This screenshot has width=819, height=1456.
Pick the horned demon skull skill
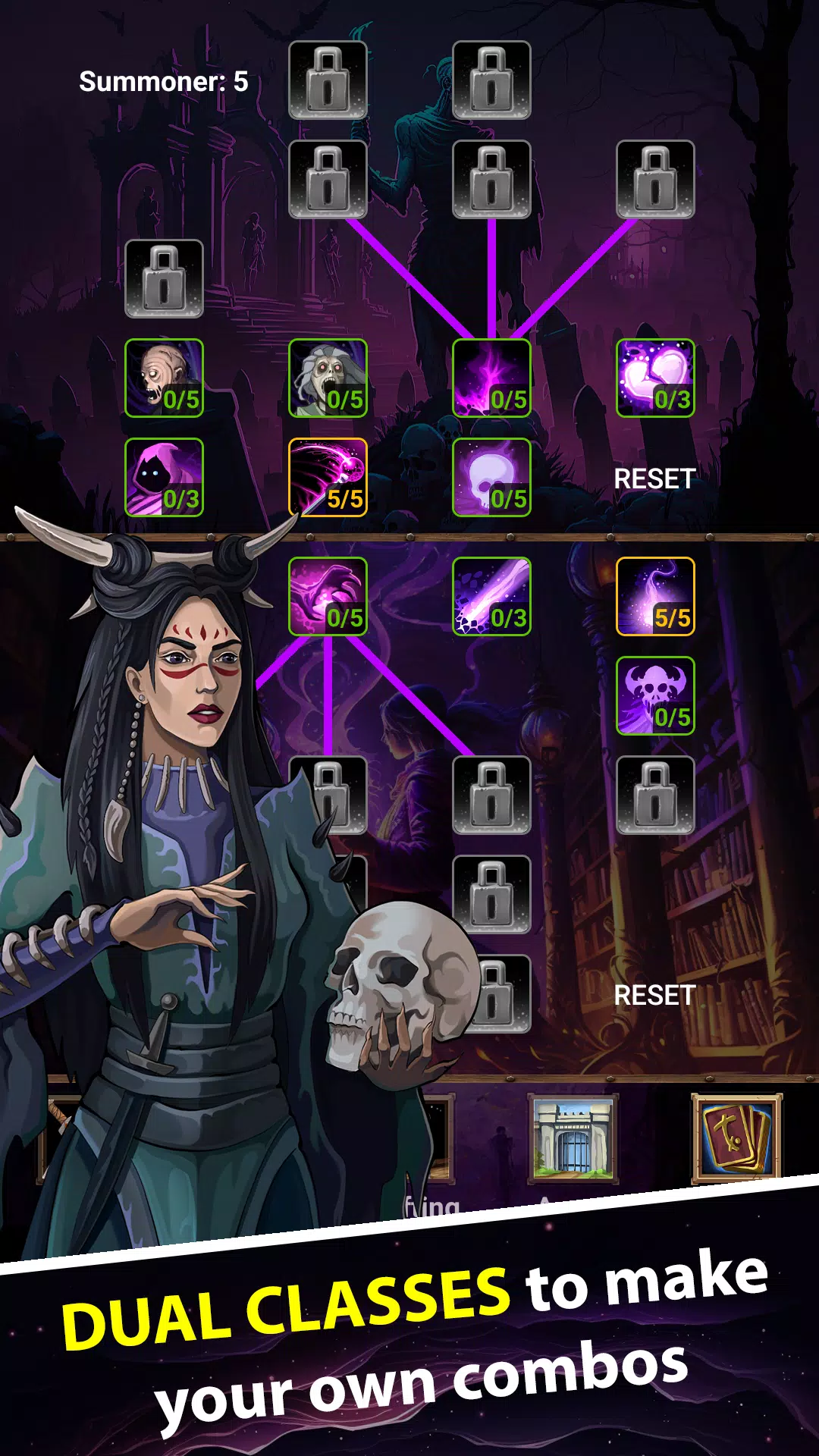click(x=655, y=695)
